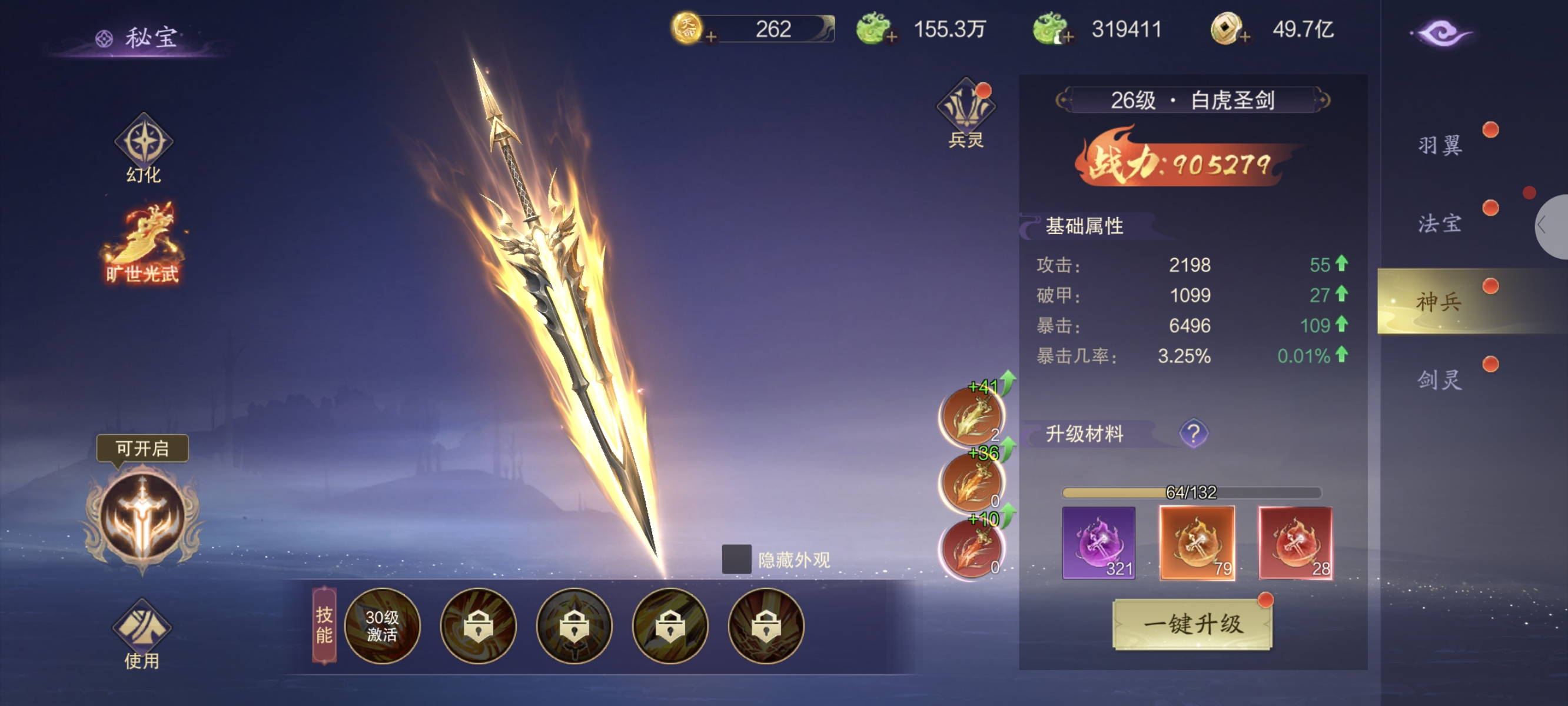Select the 30级激活 skill slot

coord(382,625)
